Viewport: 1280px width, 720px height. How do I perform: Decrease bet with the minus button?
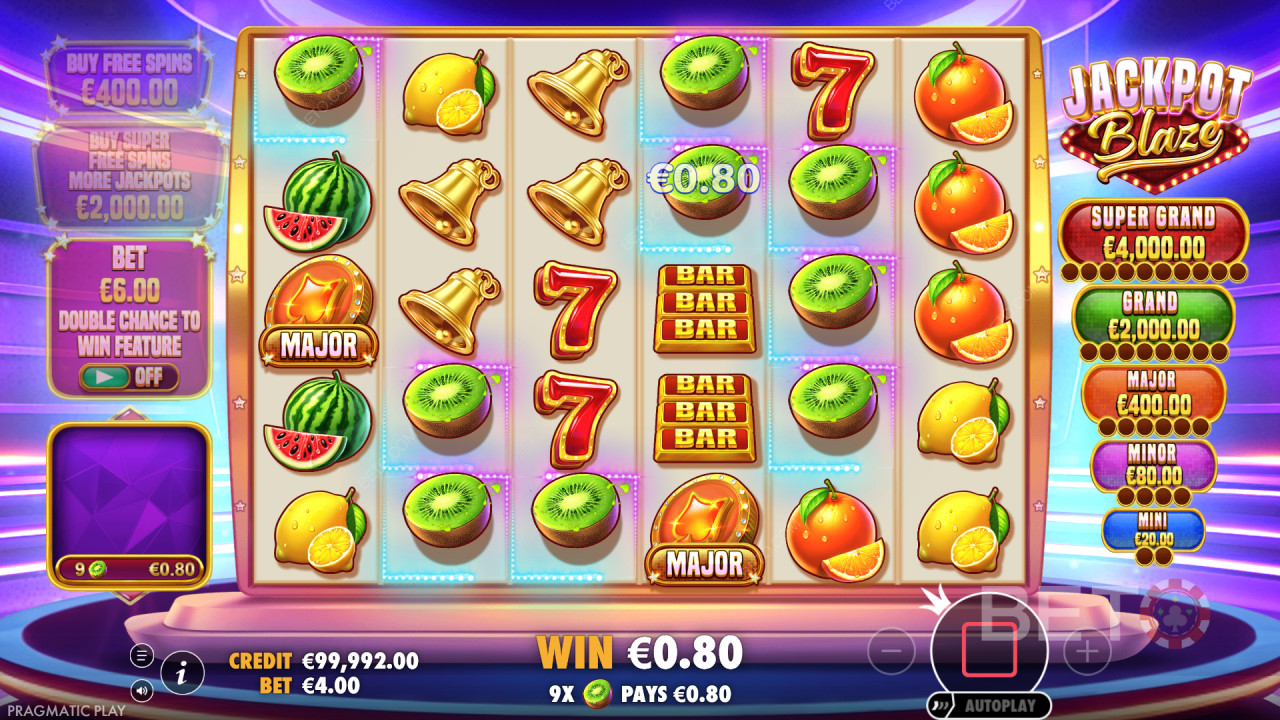click(891, 653)
